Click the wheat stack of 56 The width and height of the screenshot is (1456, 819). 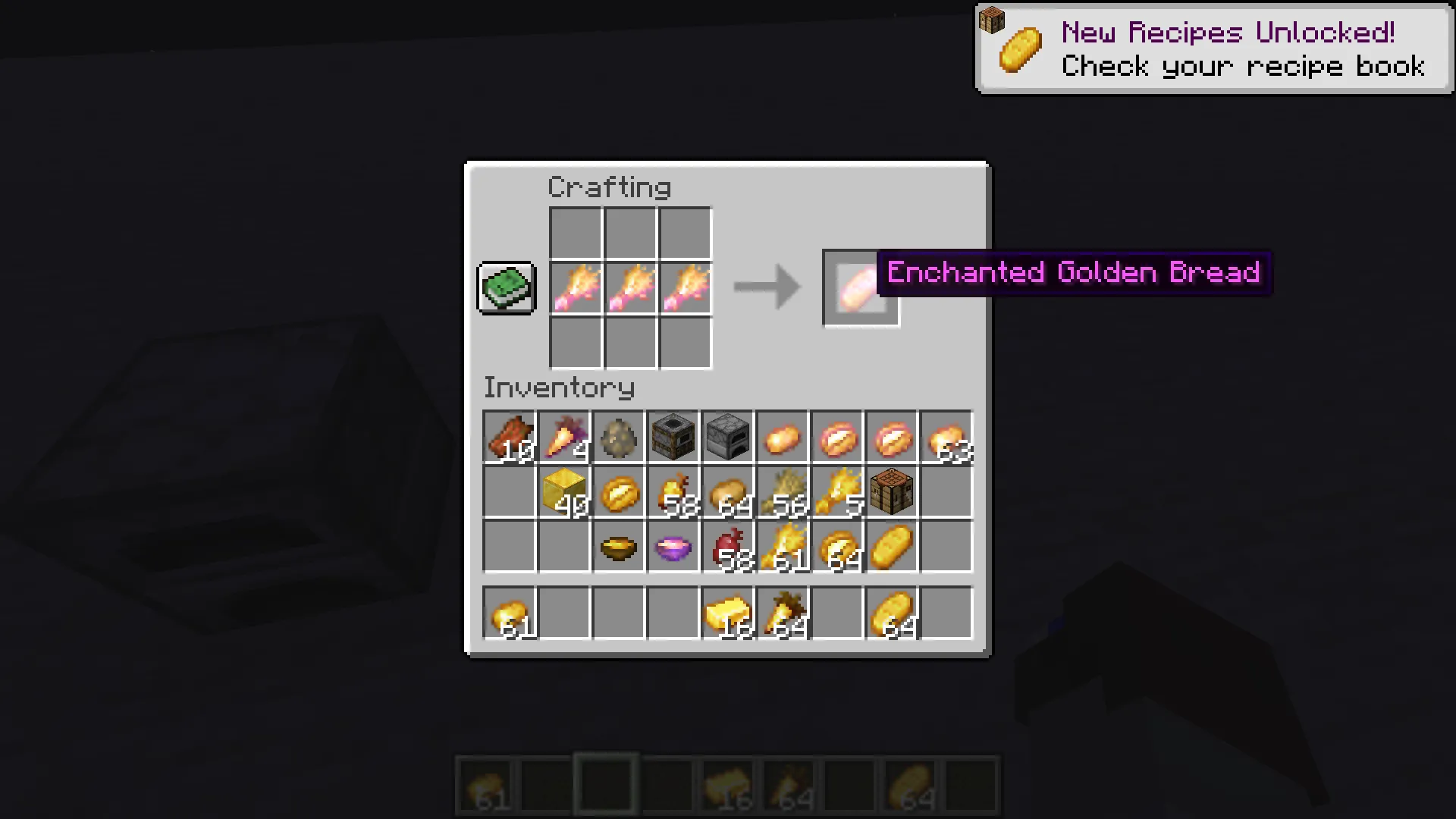783,493
